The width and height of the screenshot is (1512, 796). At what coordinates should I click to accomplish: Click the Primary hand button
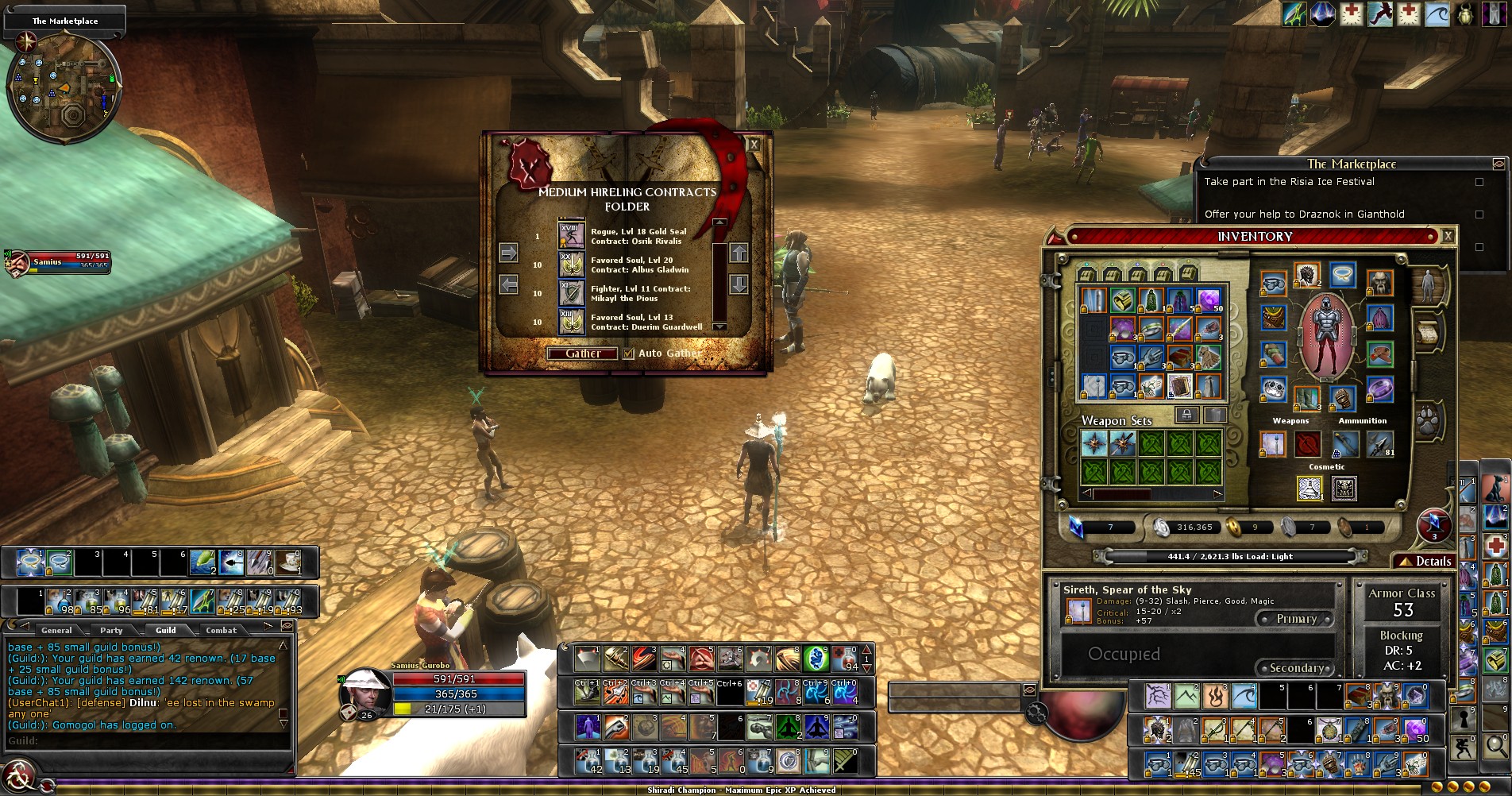coord(1296,619)
